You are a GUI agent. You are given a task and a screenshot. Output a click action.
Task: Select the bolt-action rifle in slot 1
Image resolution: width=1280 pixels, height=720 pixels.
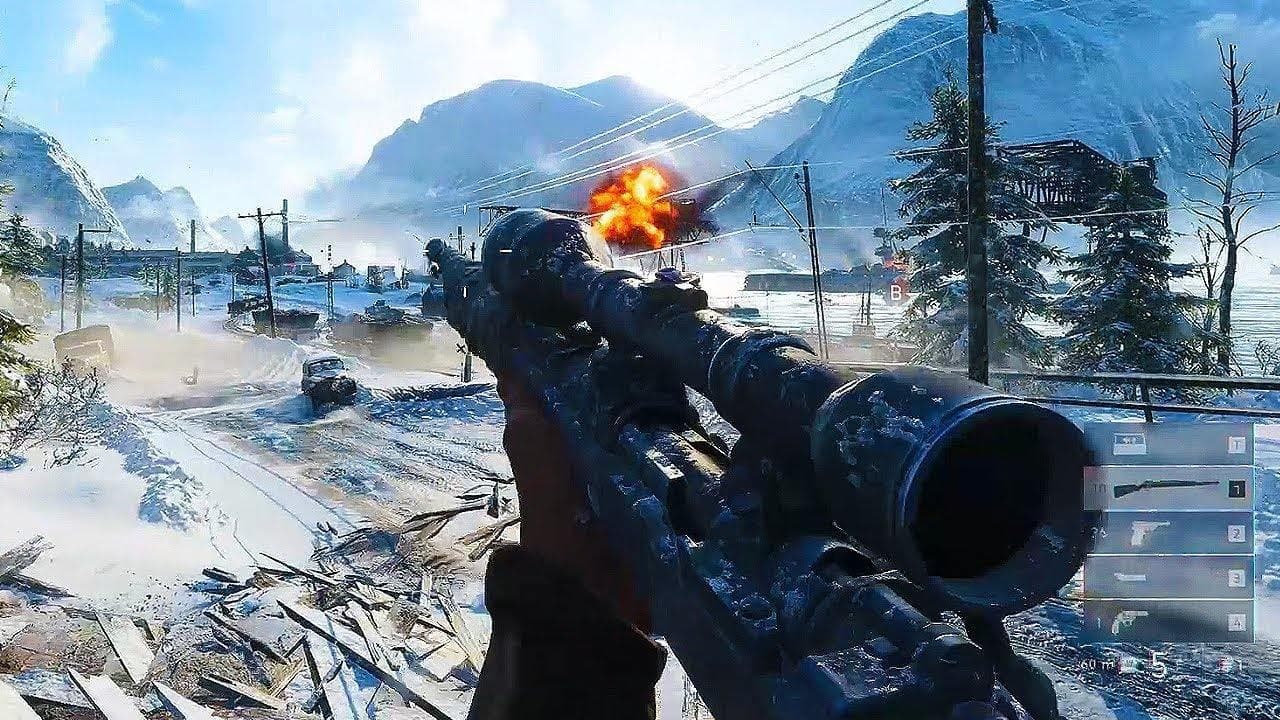[x=1166, y=486]
